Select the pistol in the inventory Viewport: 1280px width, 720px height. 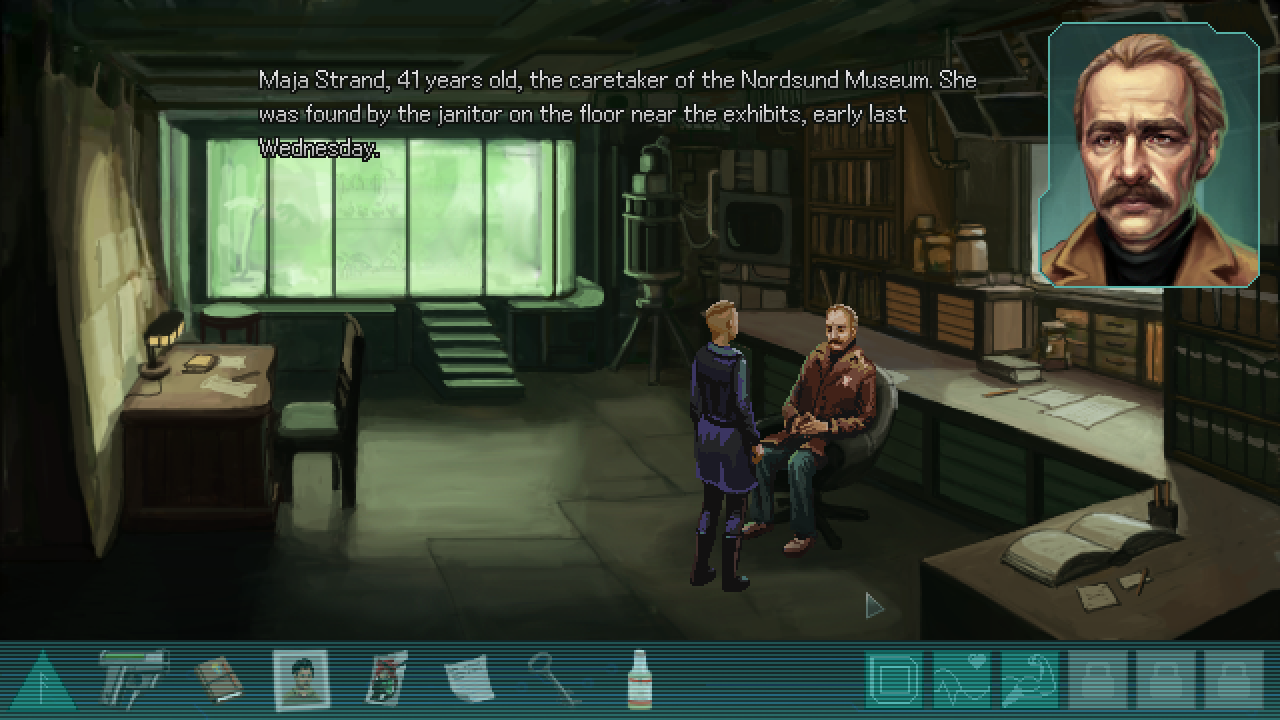pyautogui.click(x=134, y=680)
